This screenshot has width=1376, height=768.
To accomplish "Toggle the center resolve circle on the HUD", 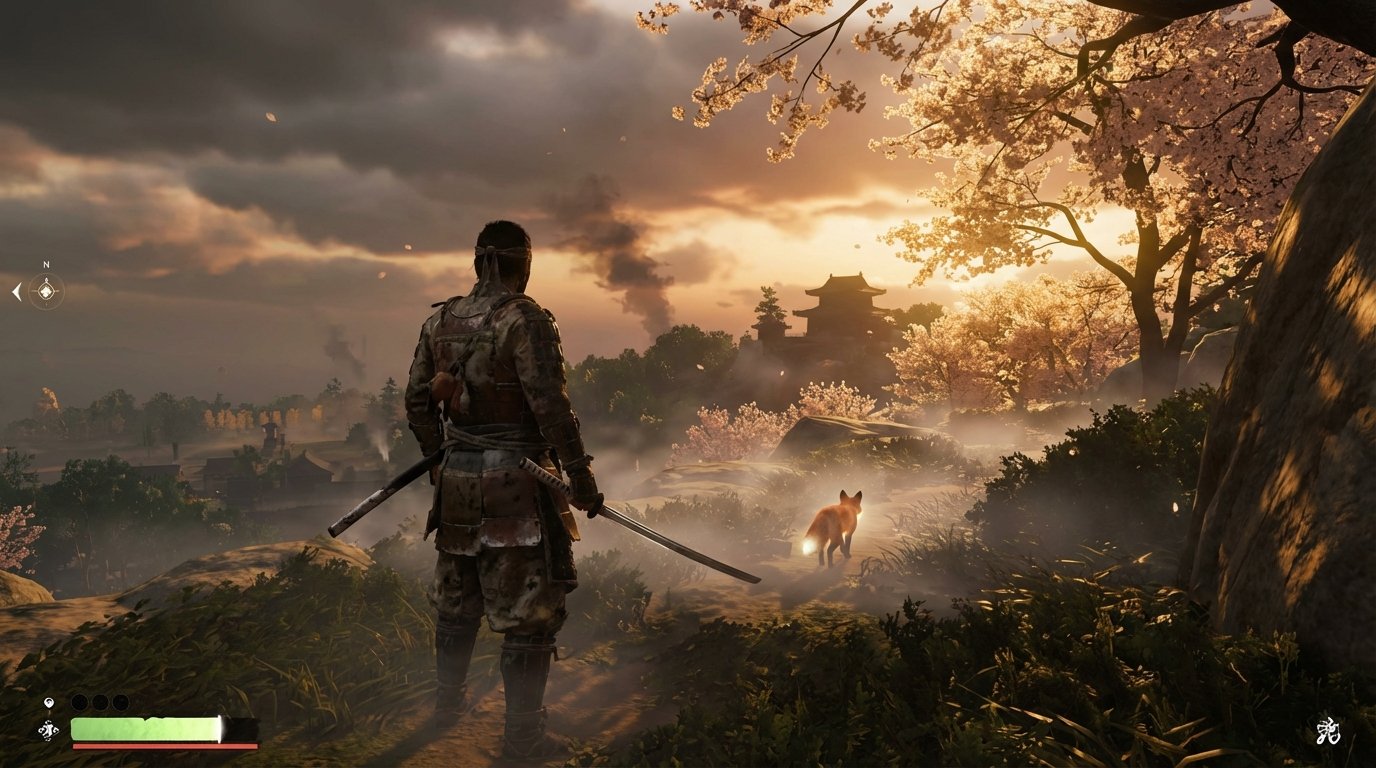I will (x=99, y=702).
